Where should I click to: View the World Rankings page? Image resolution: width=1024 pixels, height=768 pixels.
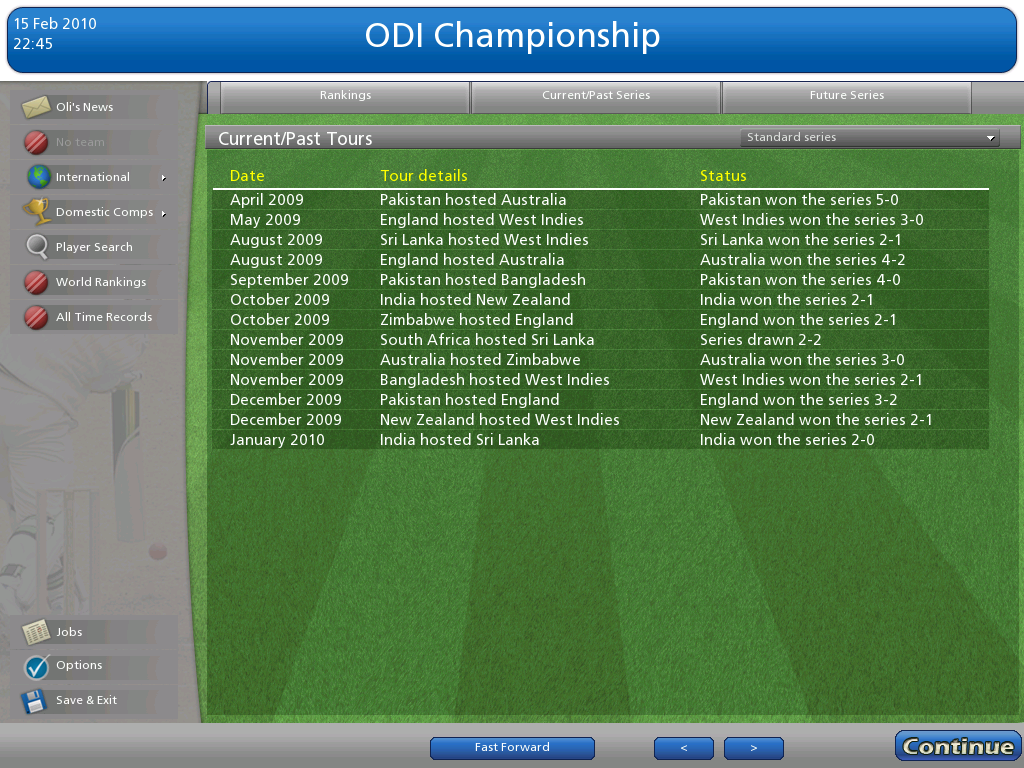click(100, 282)
